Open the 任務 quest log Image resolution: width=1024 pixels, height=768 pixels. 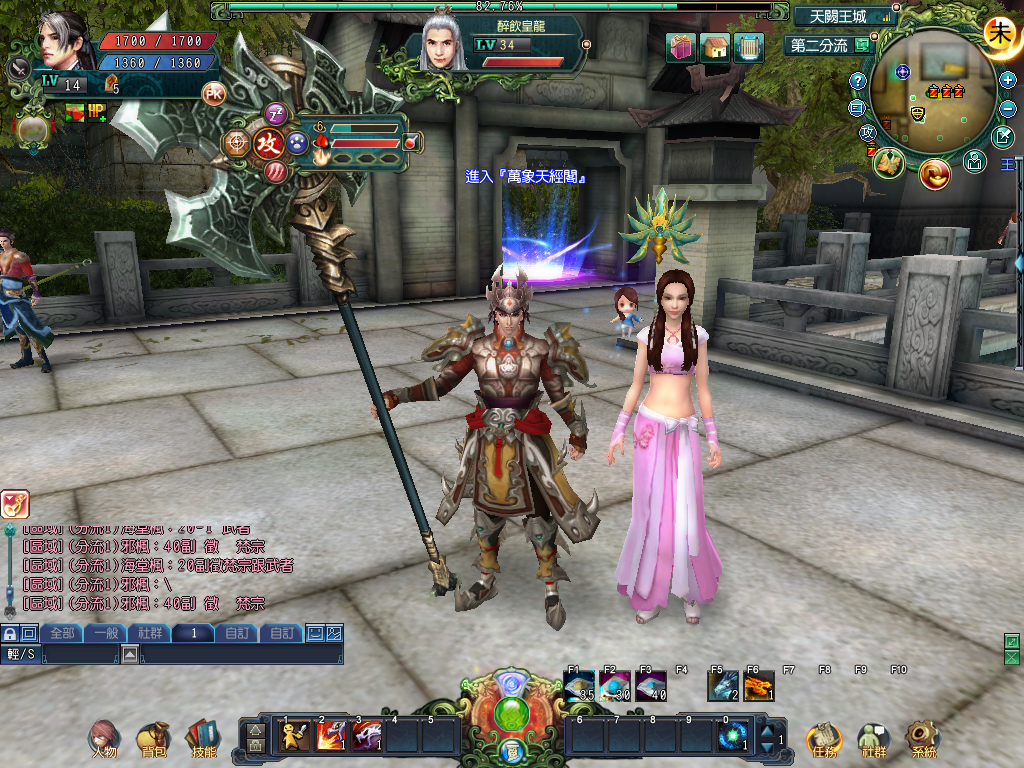824,739
